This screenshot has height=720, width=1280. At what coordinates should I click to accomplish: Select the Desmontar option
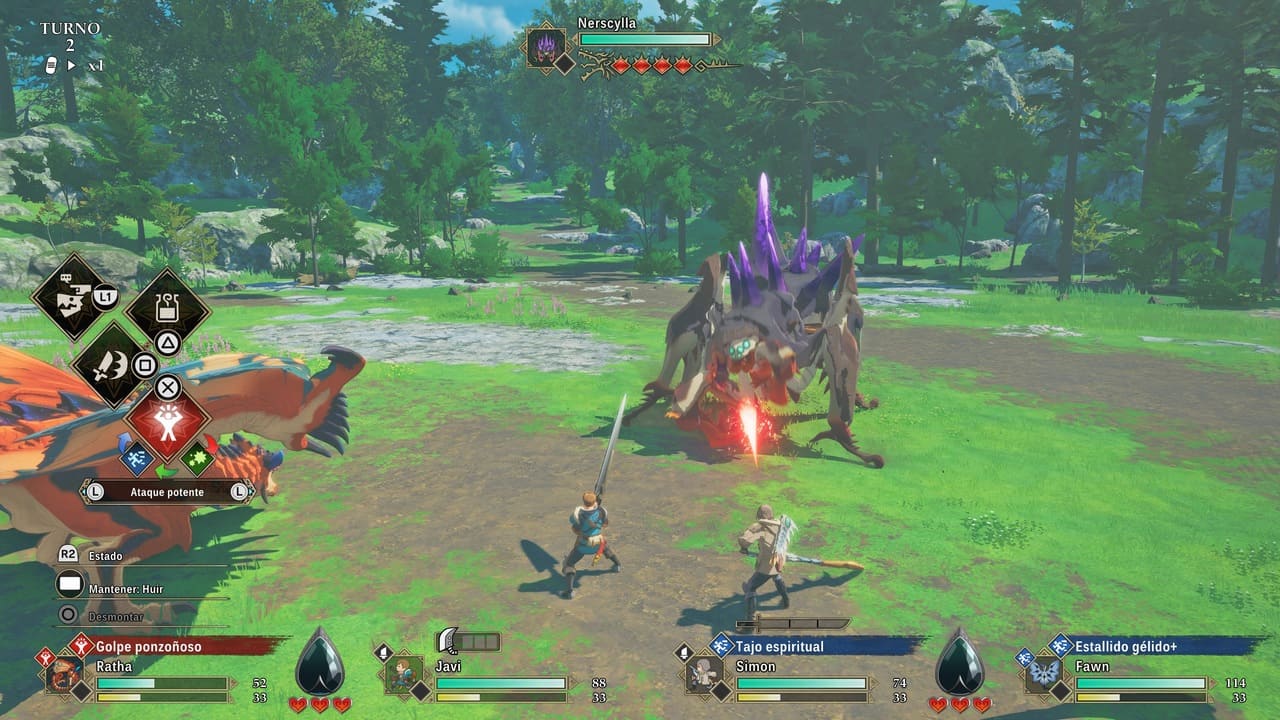pyautogui.click(x=116, y=616)
